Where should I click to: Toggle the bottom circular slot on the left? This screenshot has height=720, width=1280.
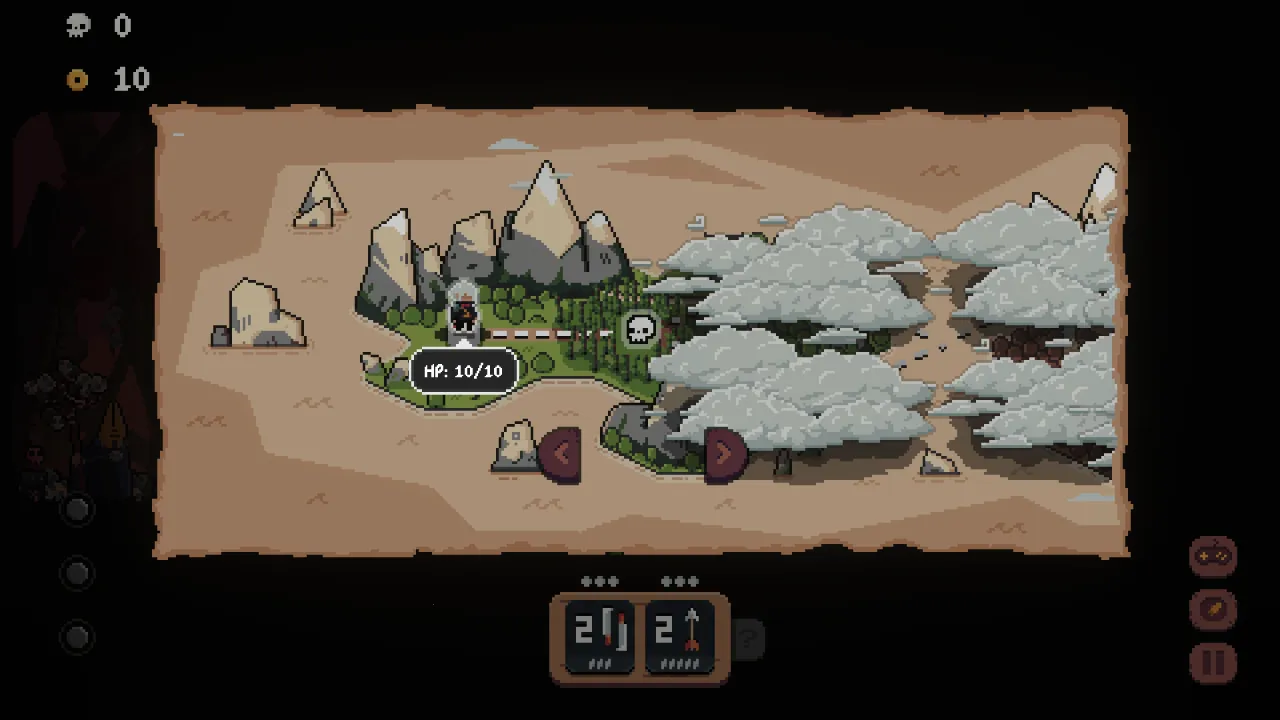77,637
